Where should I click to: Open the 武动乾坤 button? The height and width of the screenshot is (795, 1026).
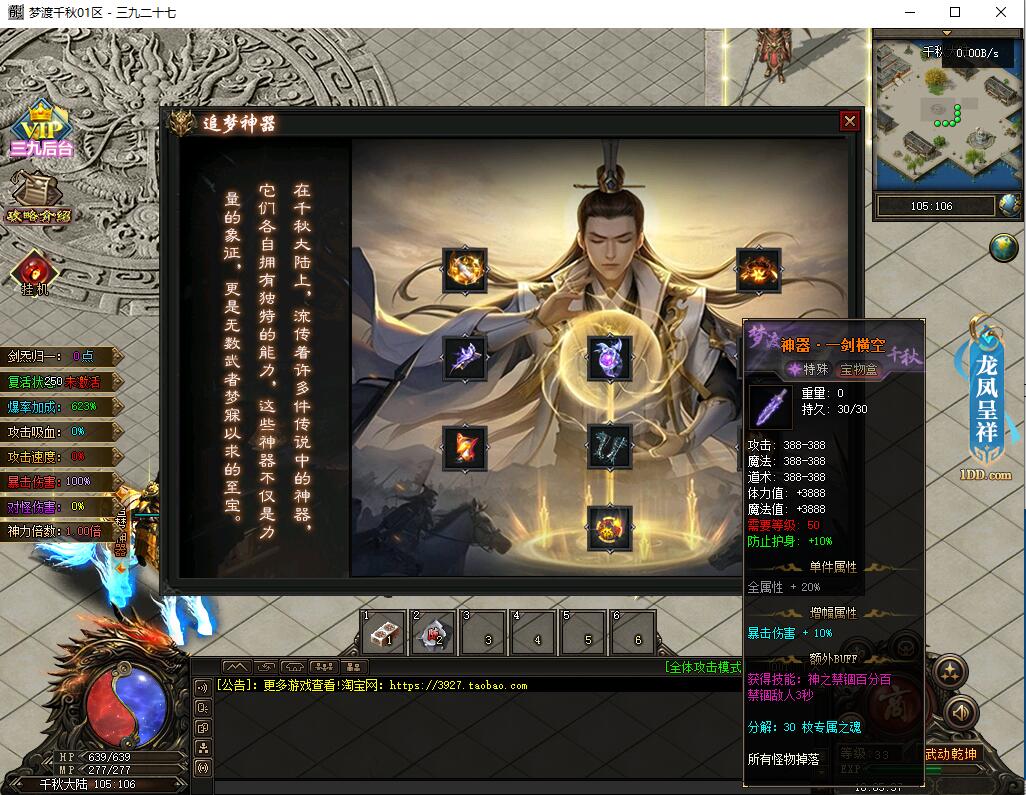951,754
